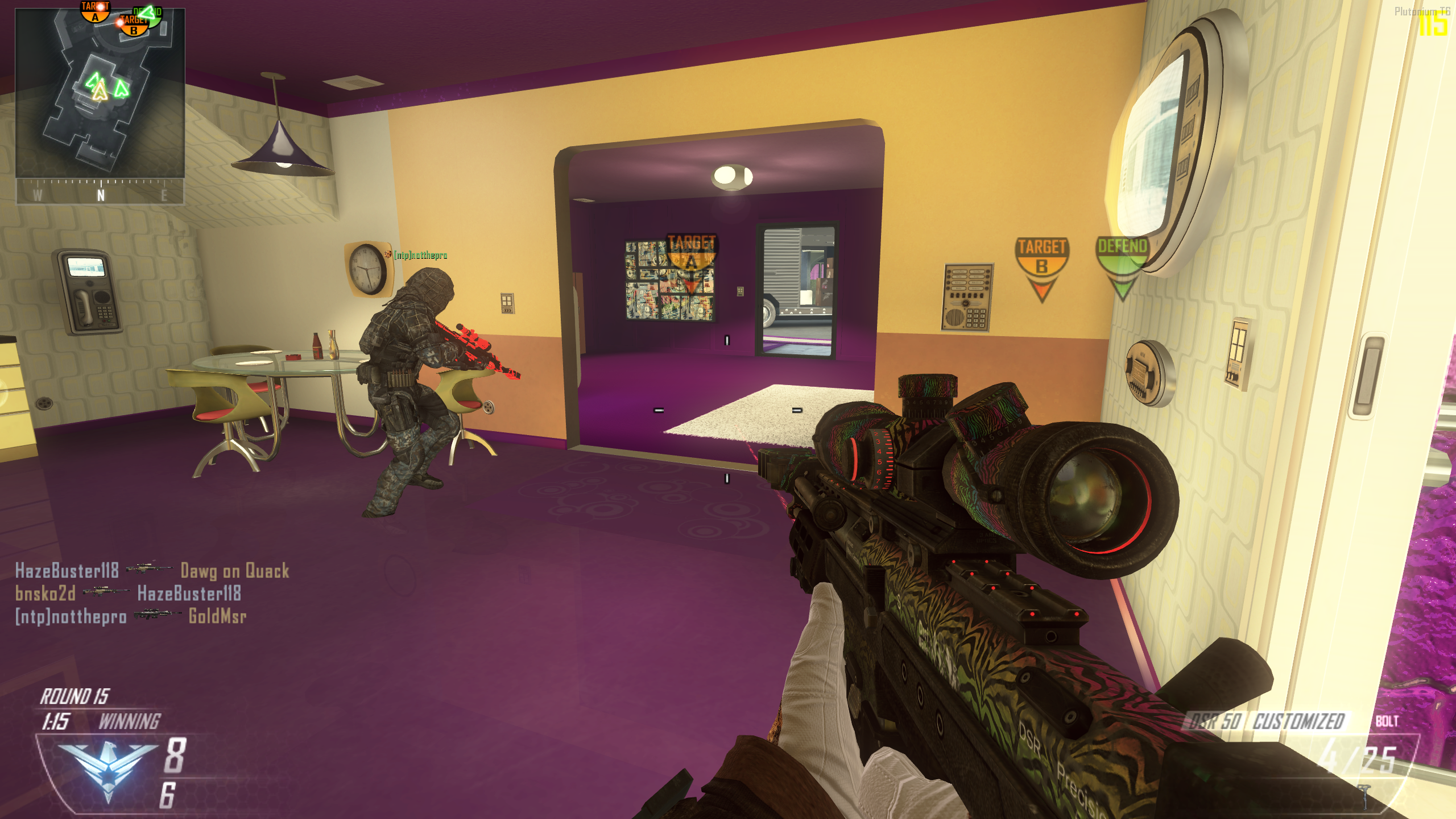This screenshot has width=1456, height=819.
Task: Click the compass strip below the minimap
Action: [x=100, y=192]
